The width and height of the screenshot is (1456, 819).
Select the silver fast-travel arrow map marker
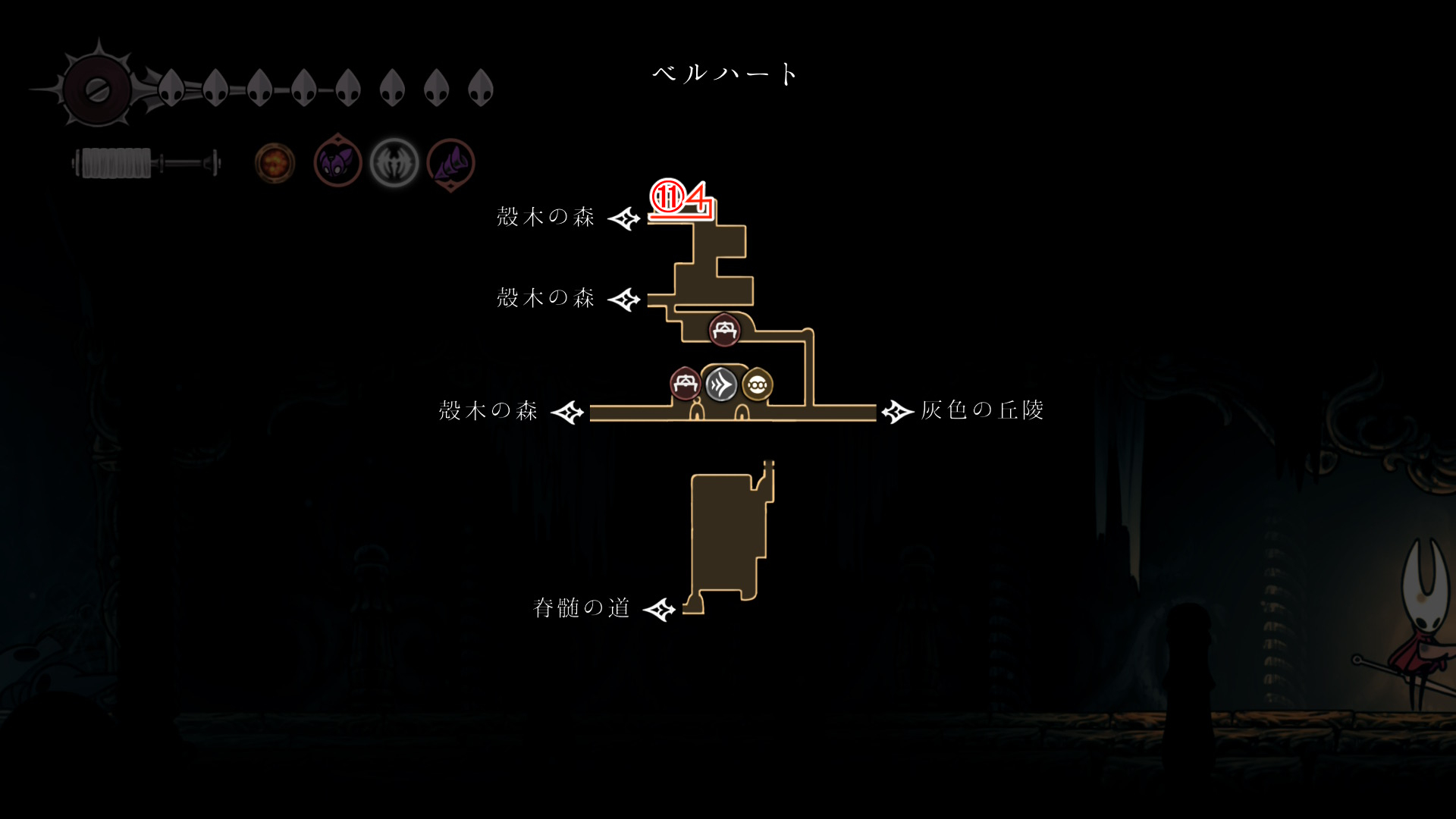click(x=720, y=384)
